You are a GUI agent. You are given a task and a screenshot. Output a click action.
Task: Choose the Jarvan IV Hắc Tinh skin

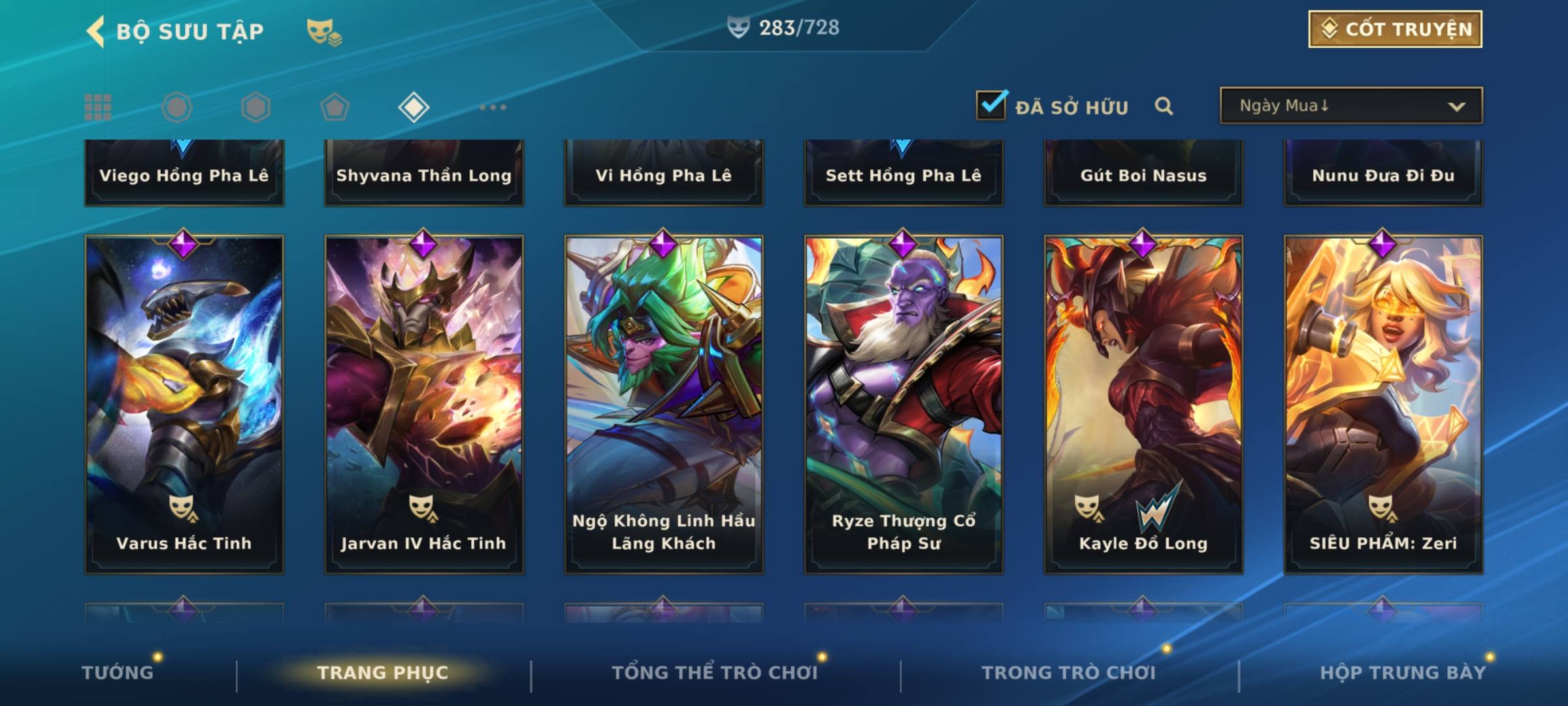424,404
